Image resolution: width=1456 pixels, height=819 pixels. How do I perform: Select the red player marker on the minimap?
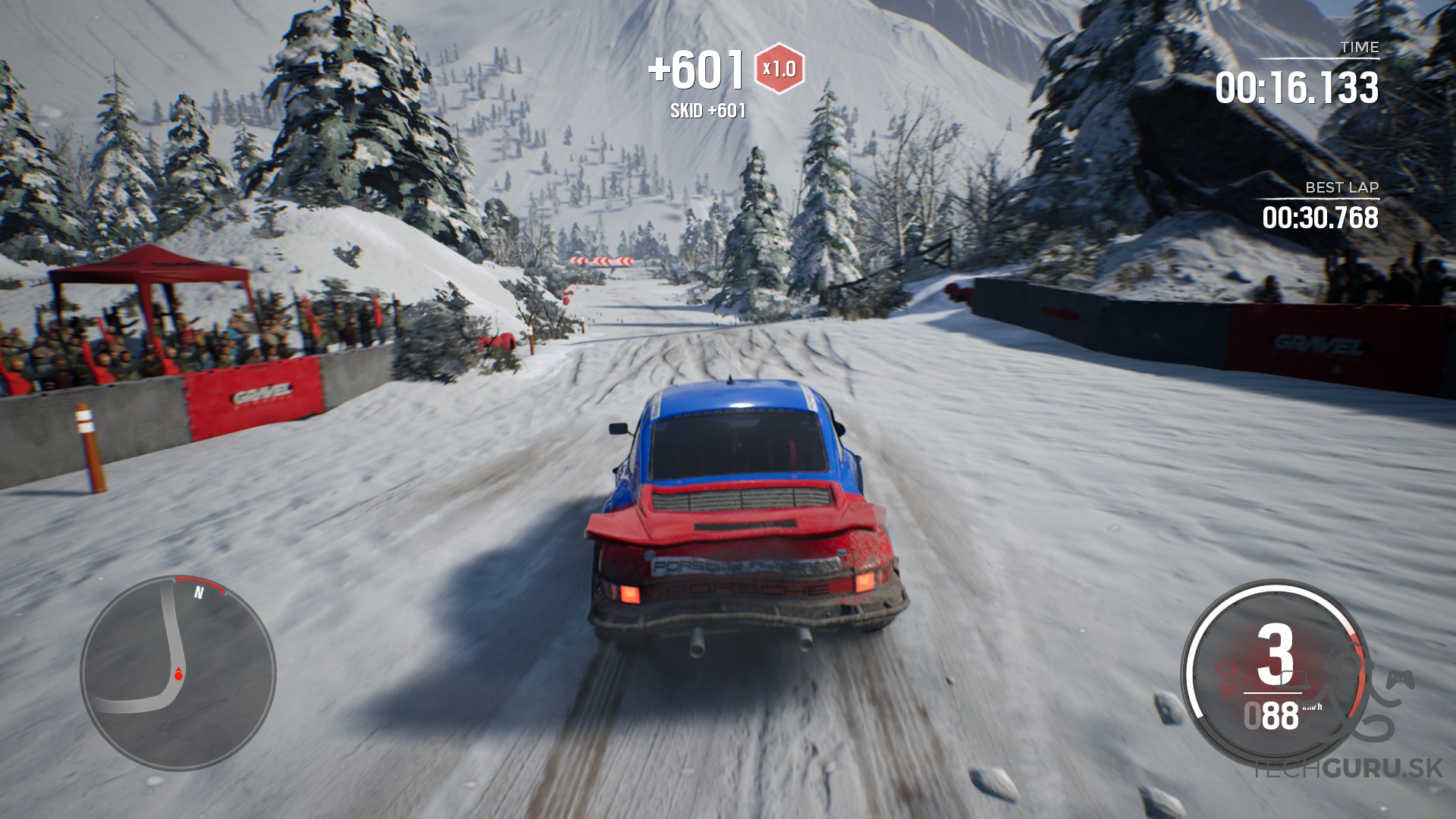(179, 673)
